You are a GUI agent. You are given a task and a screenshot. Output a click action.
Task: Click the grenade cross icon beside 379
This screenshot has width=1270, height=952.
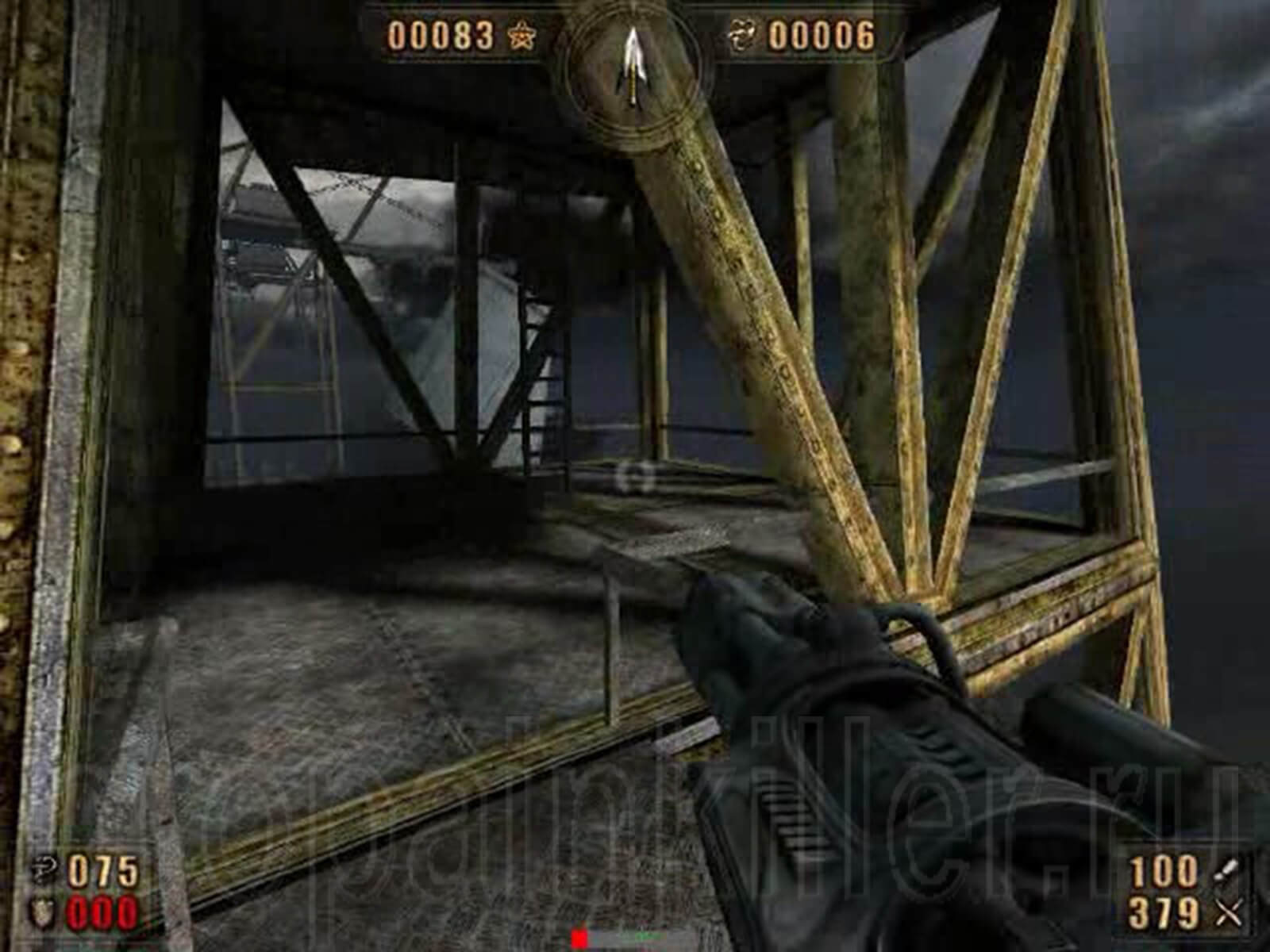[1229, 912]
